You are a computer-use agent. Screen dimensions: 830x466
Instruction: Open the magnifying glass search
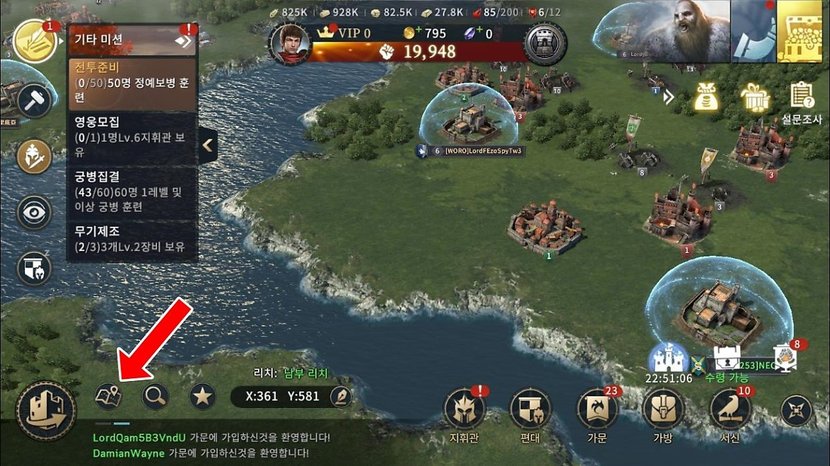(x=155, y=397)
